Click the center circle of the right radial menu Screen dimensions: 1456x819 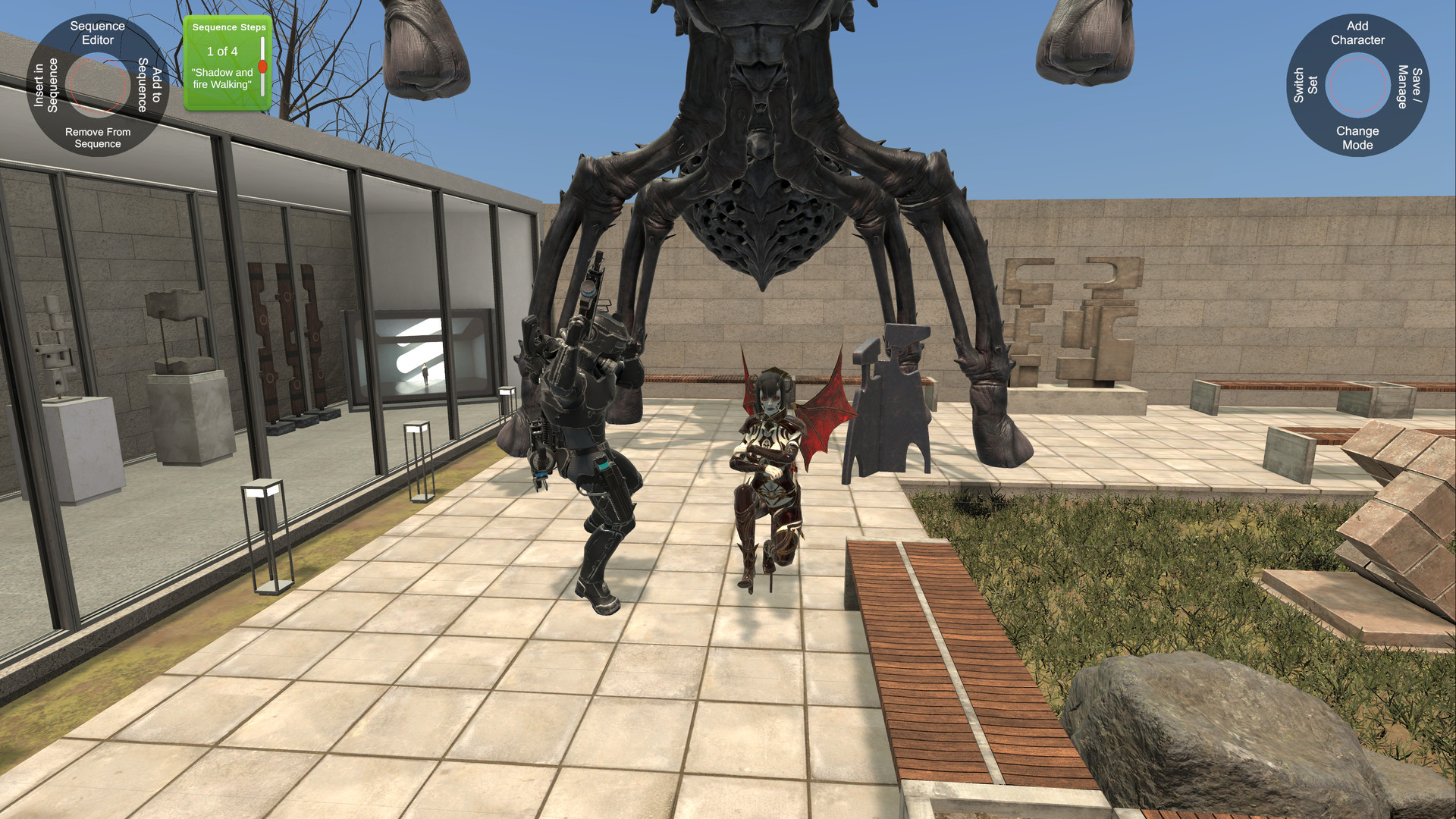(x=1357, y=85)
